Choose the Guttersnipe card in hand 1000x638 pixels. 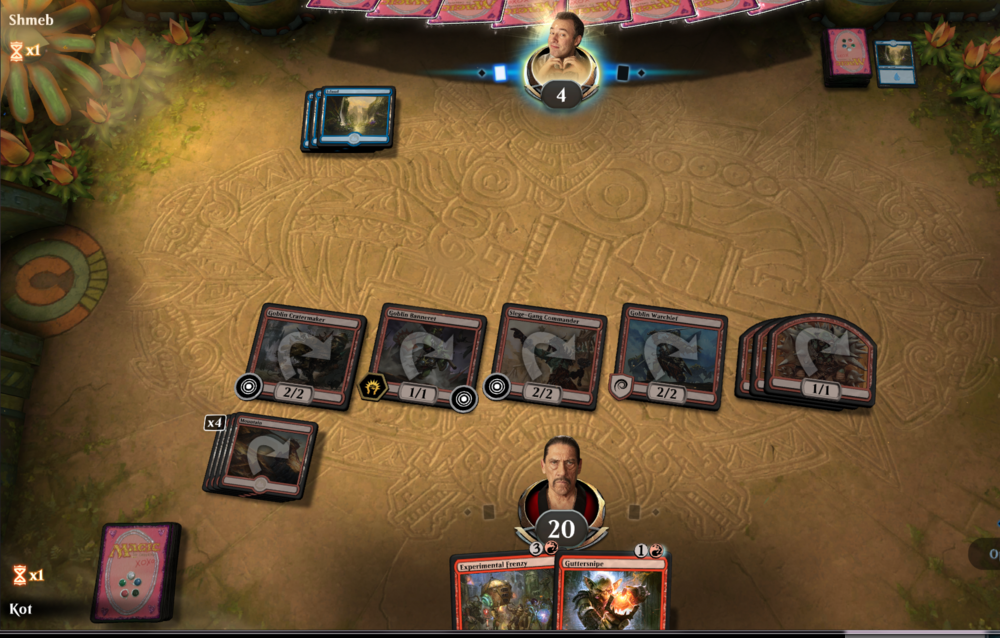(613, 595)
